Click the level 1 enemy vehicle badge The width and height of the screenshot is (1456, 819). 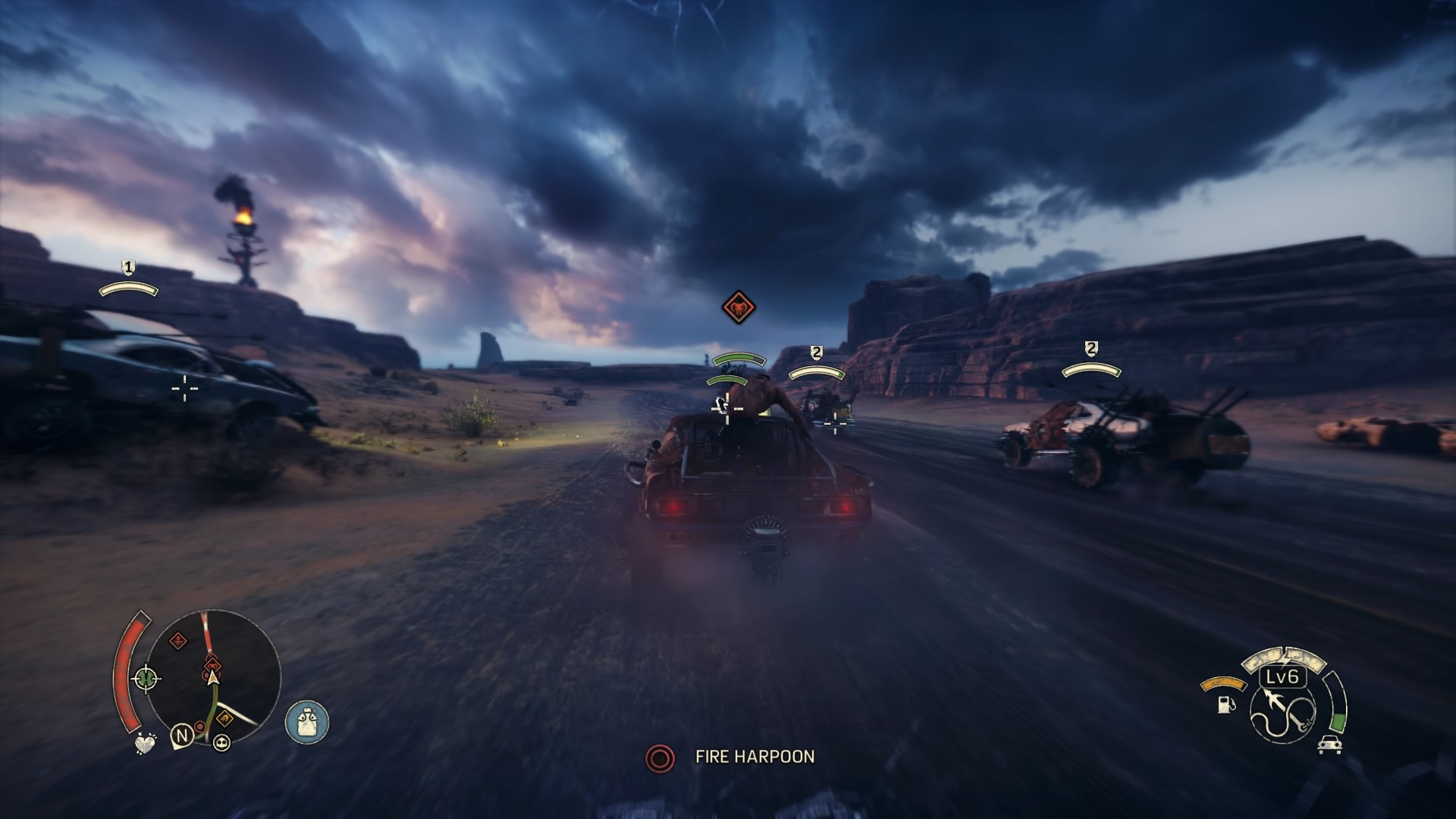point(128,267)
